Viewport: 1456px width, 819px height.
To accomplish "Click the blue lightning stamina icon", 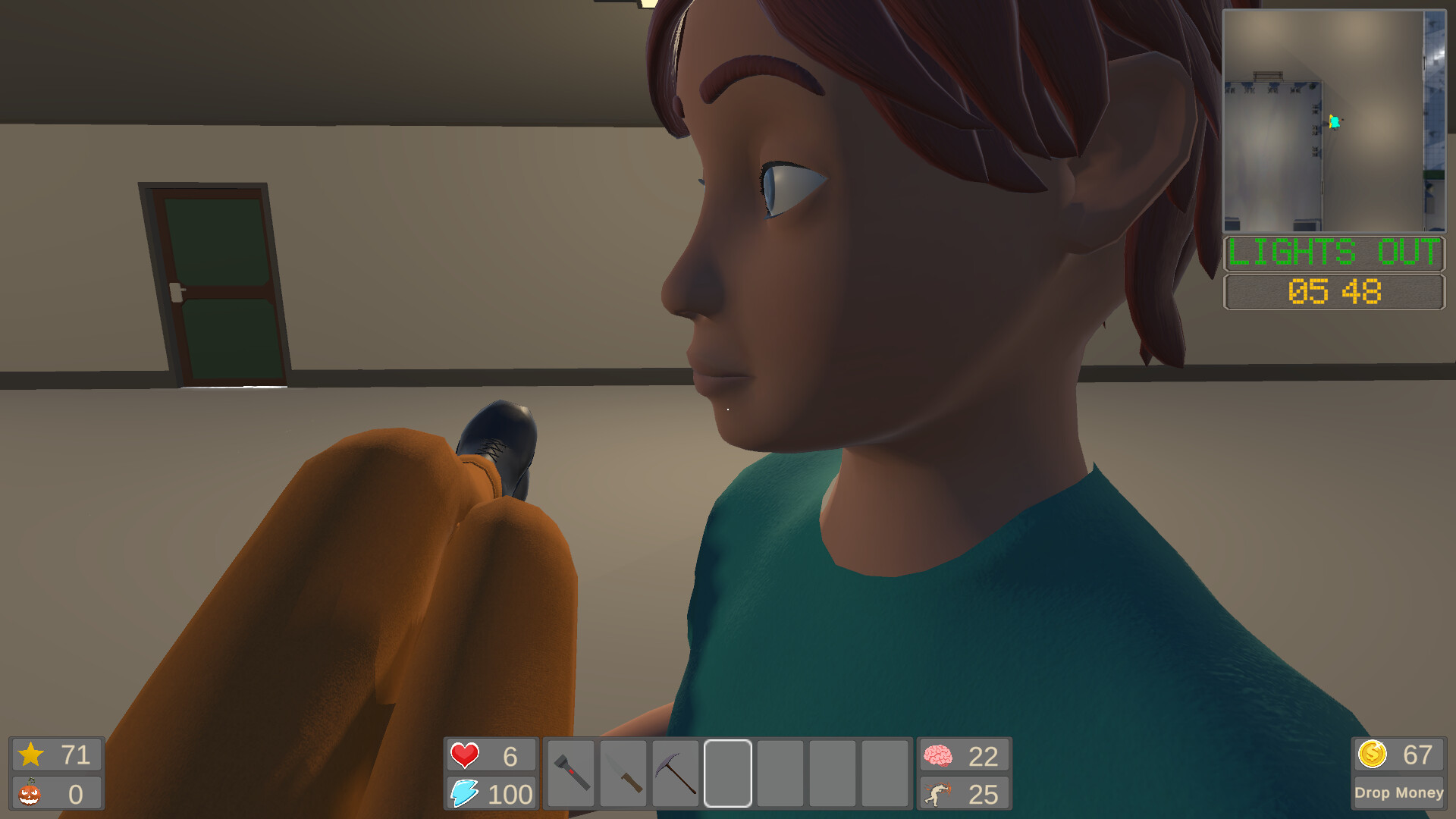I will (464, 795).
